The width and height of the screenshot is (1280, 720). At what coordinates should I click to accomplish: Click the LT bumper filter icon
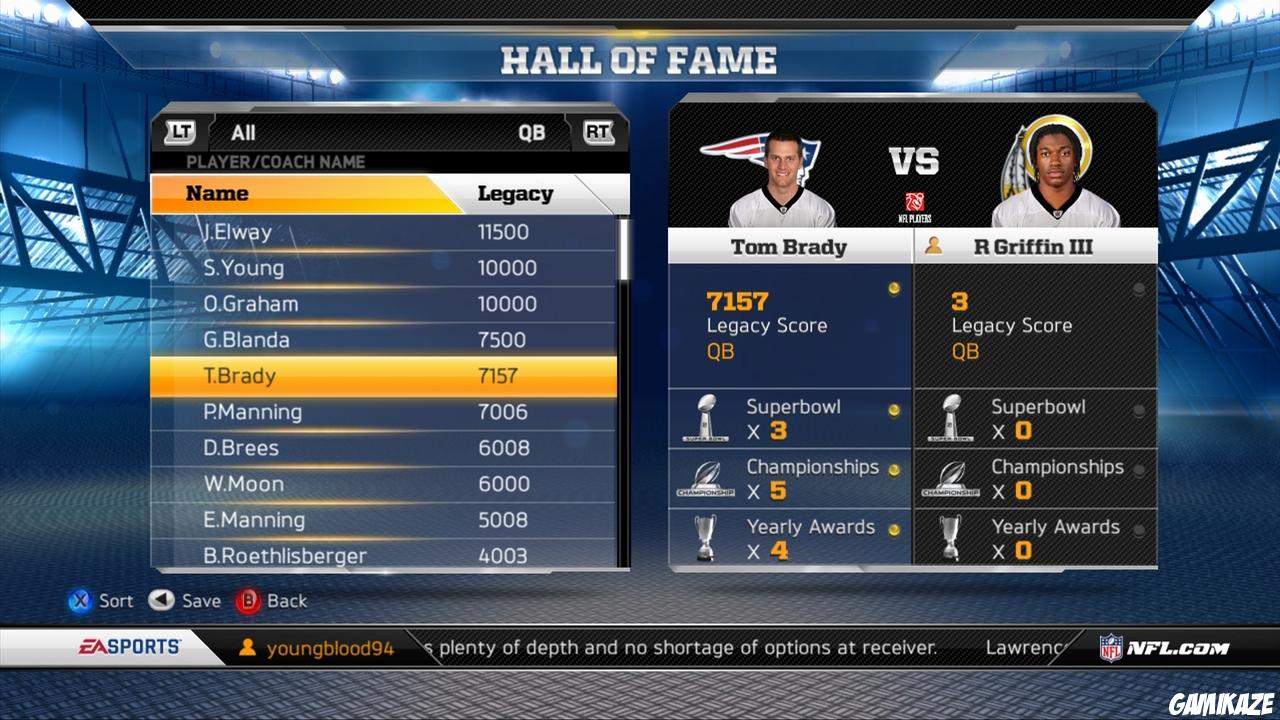click(178, 131)
